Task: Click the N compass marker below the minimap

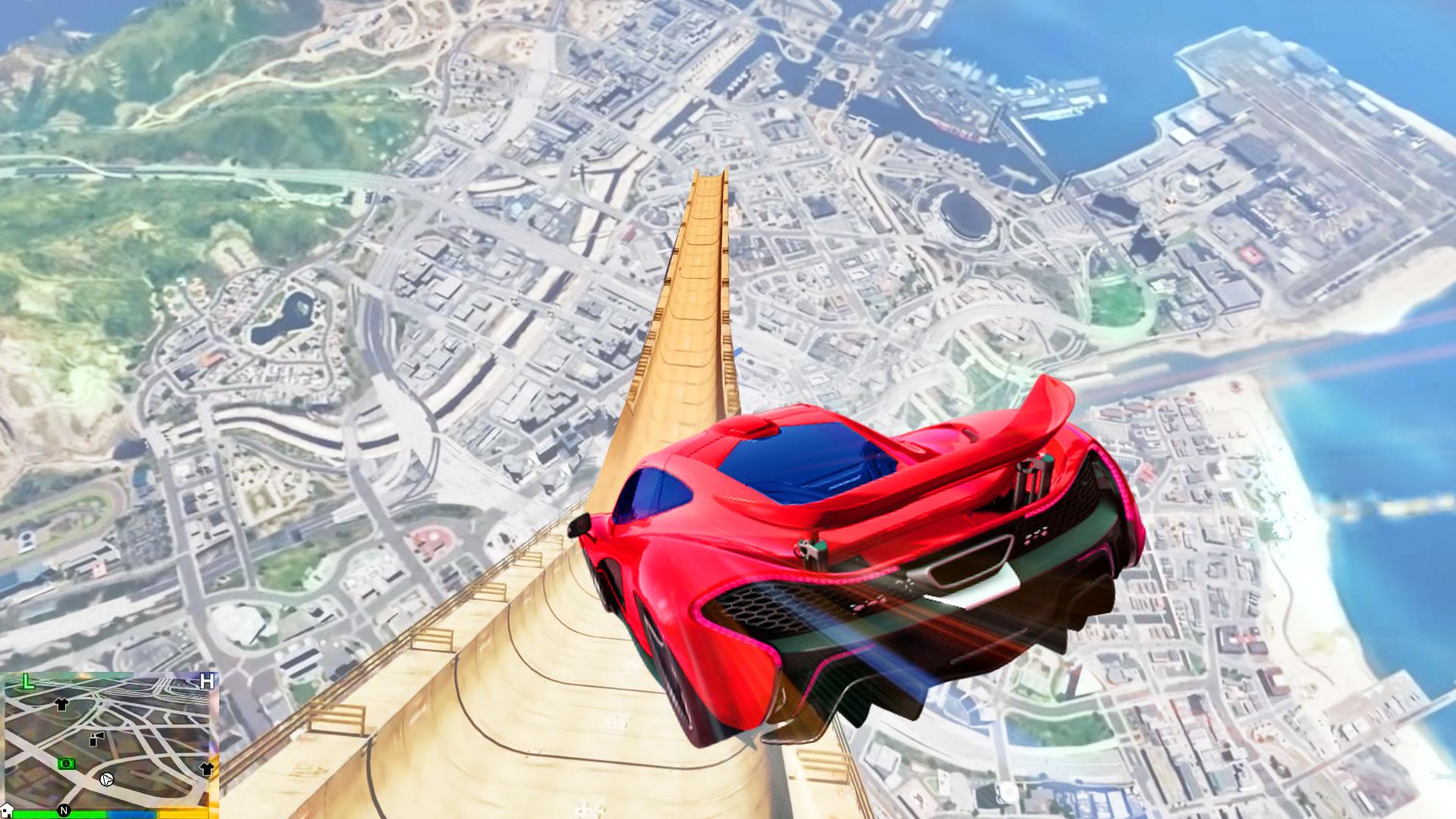Action: point(64,810)
